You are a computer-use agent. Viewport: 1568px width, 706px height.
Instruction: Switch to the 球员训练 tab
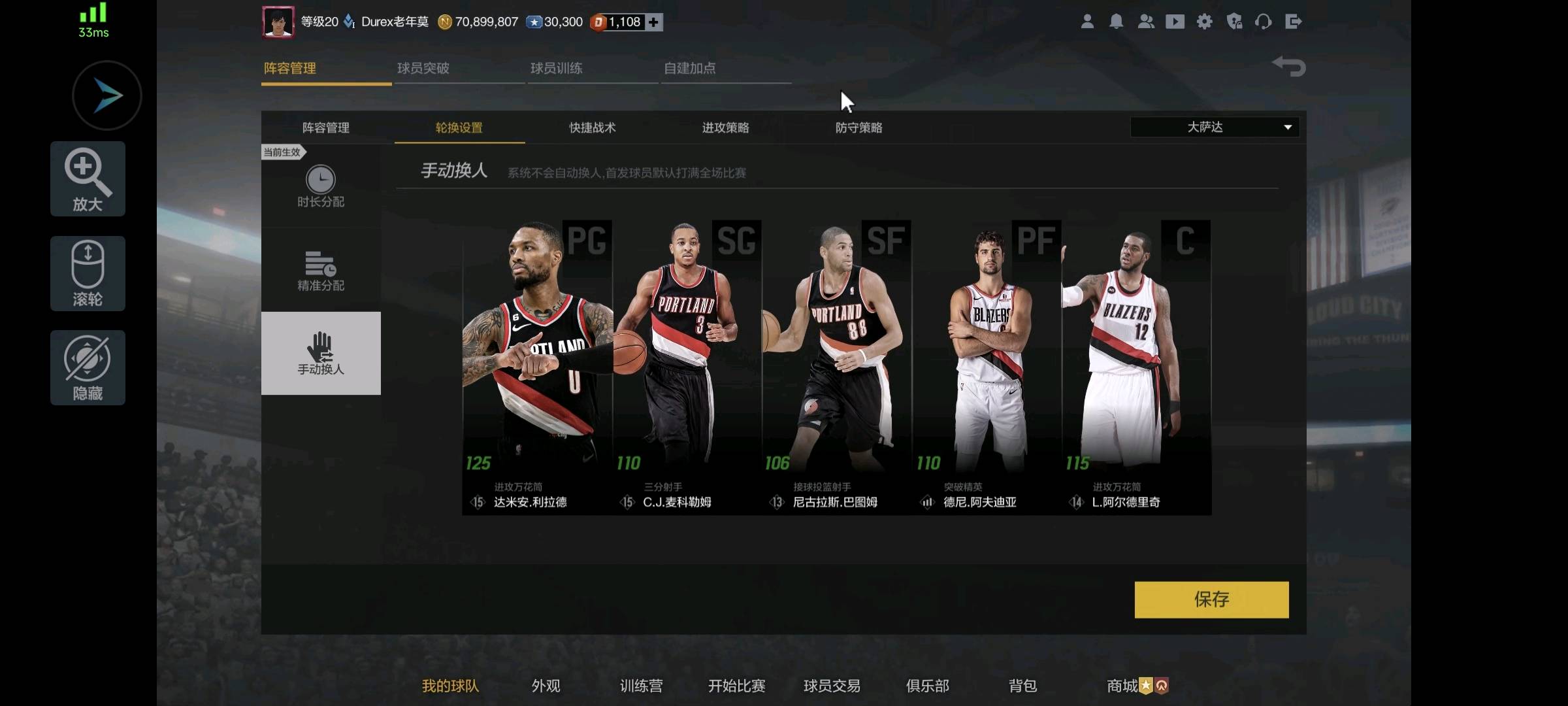coord(557,68)
